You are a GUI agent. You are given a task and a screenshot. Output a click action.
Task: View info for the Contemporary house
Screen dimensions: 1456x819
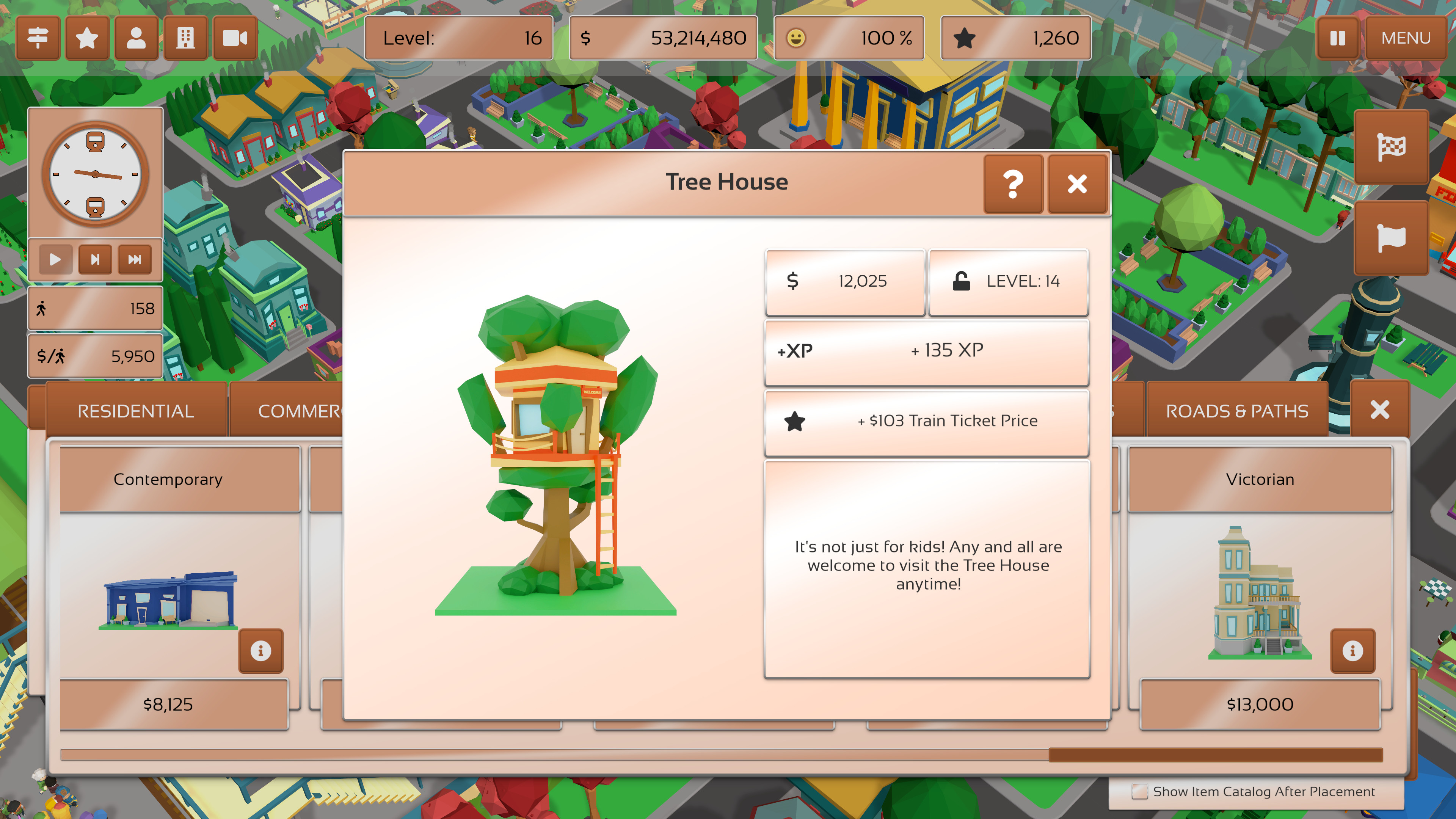click(260, 651)
